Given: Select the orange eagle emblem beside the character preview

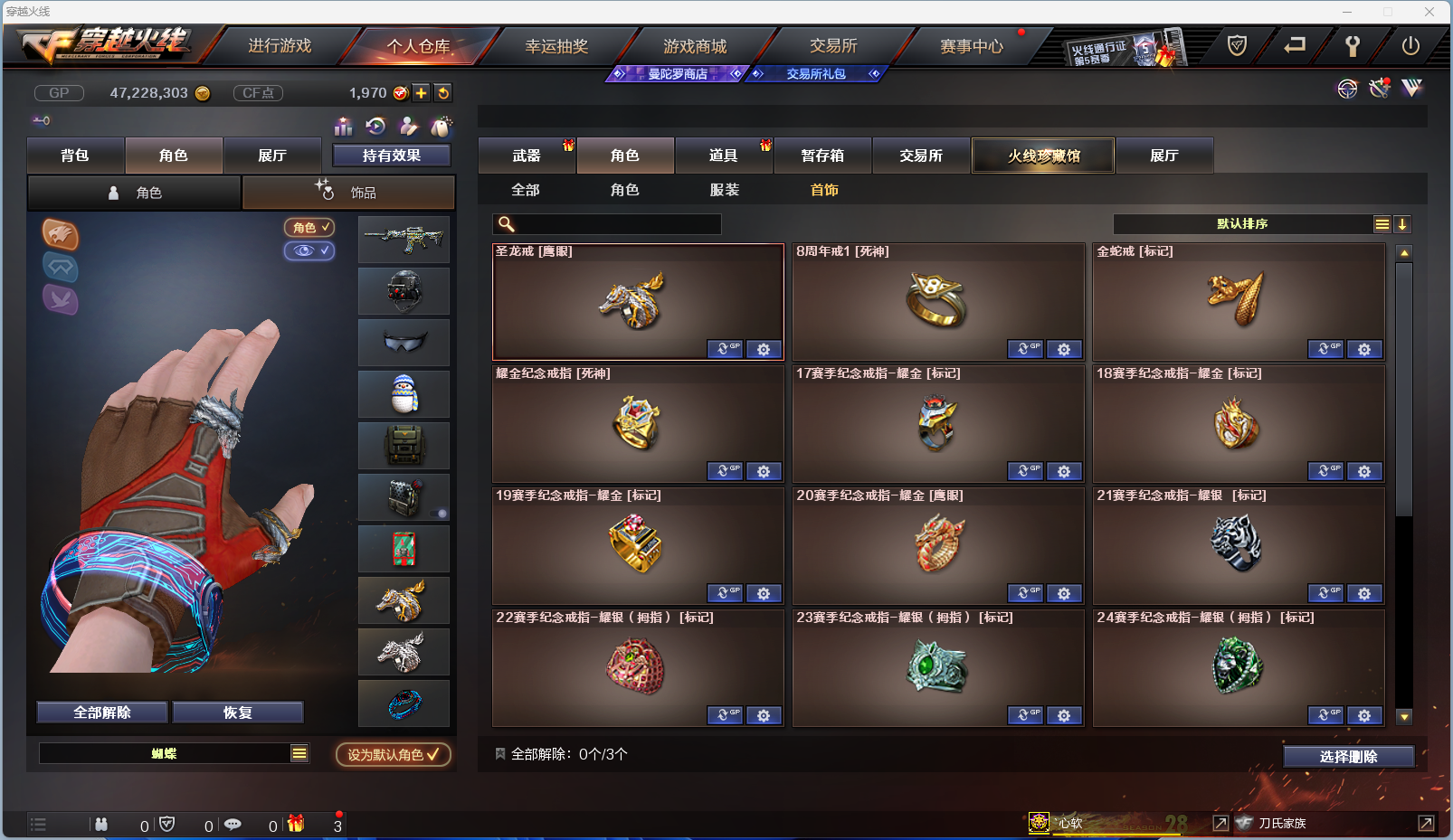Looking at the screenshot, I should pos(61,236).
